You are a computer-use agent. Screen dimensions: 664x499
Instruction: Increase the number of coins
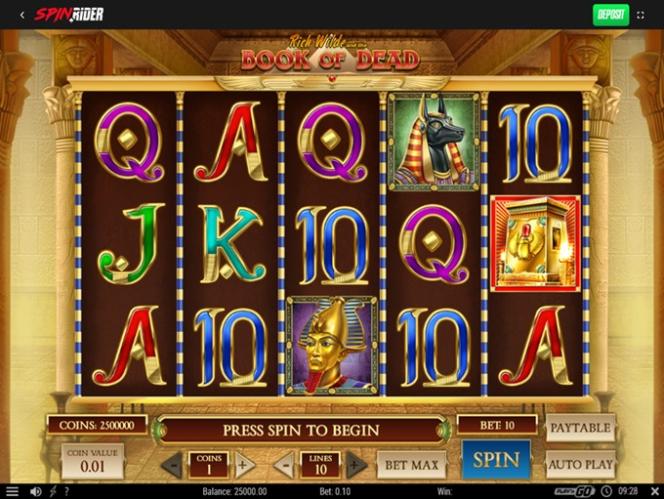[x=244, y=465]
